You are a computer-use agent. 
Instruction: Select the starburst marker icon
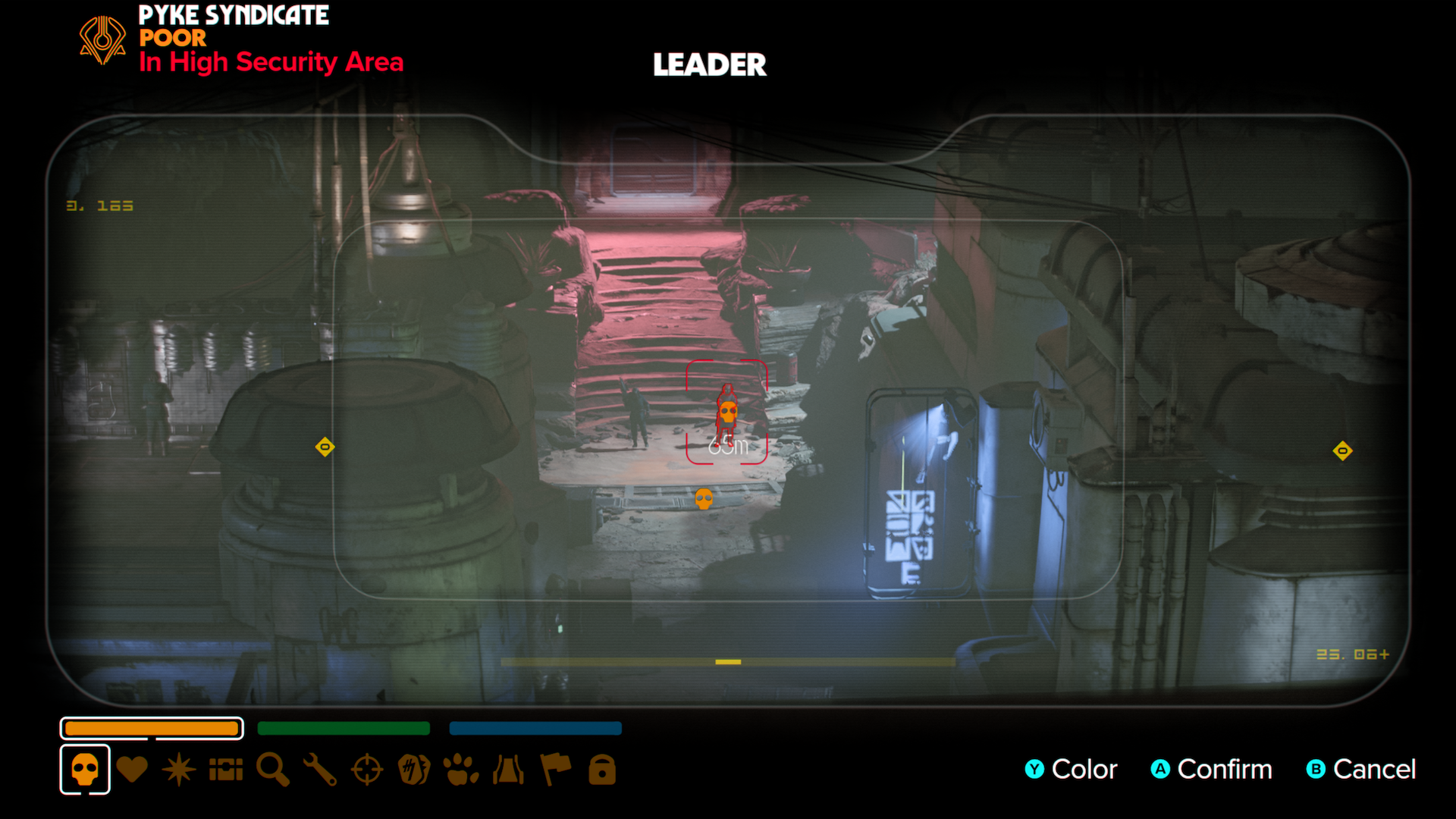(x=179, y=770)
